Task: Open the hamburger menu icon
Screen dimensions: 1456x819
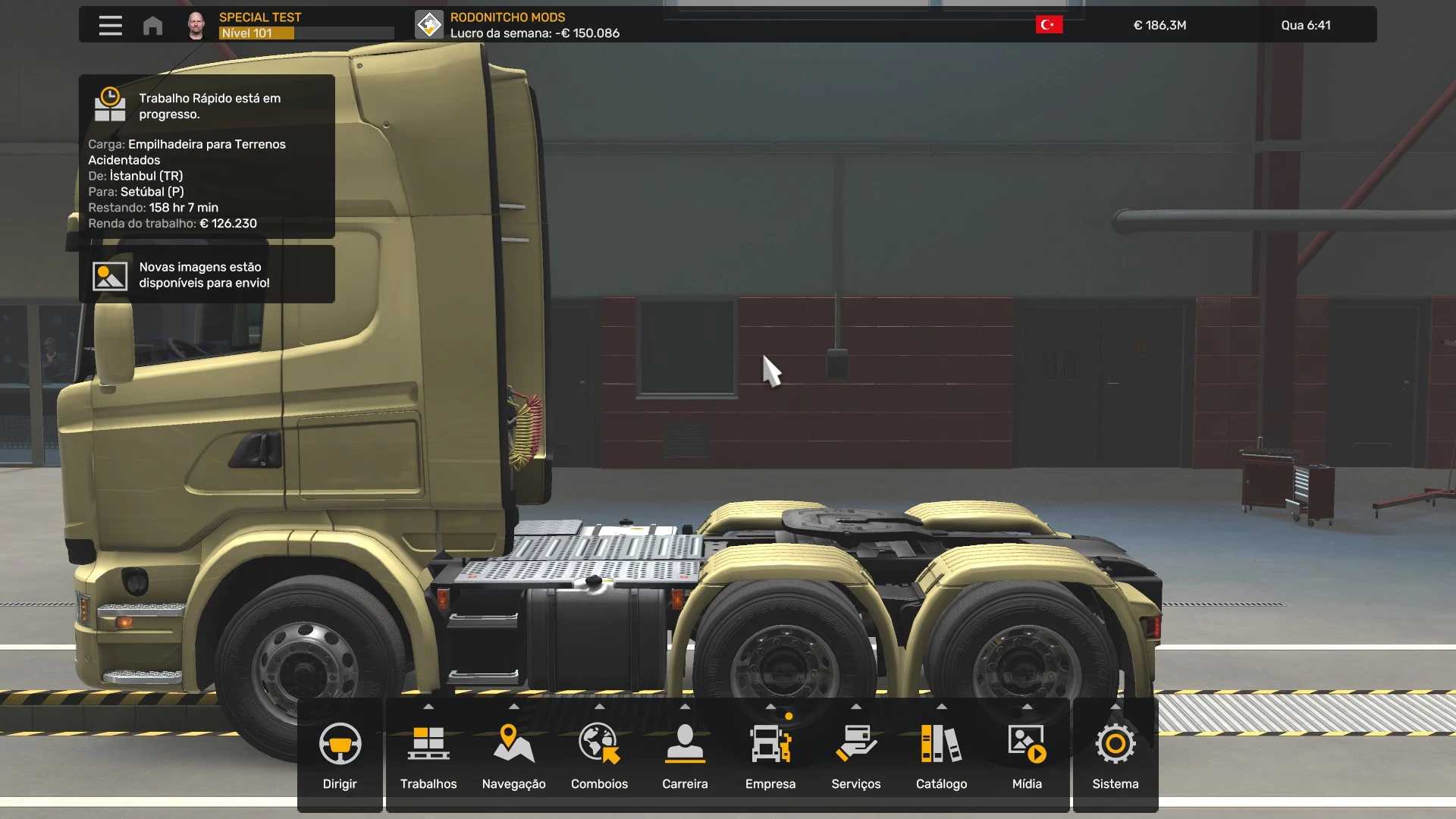Action: tap(110, 26)
